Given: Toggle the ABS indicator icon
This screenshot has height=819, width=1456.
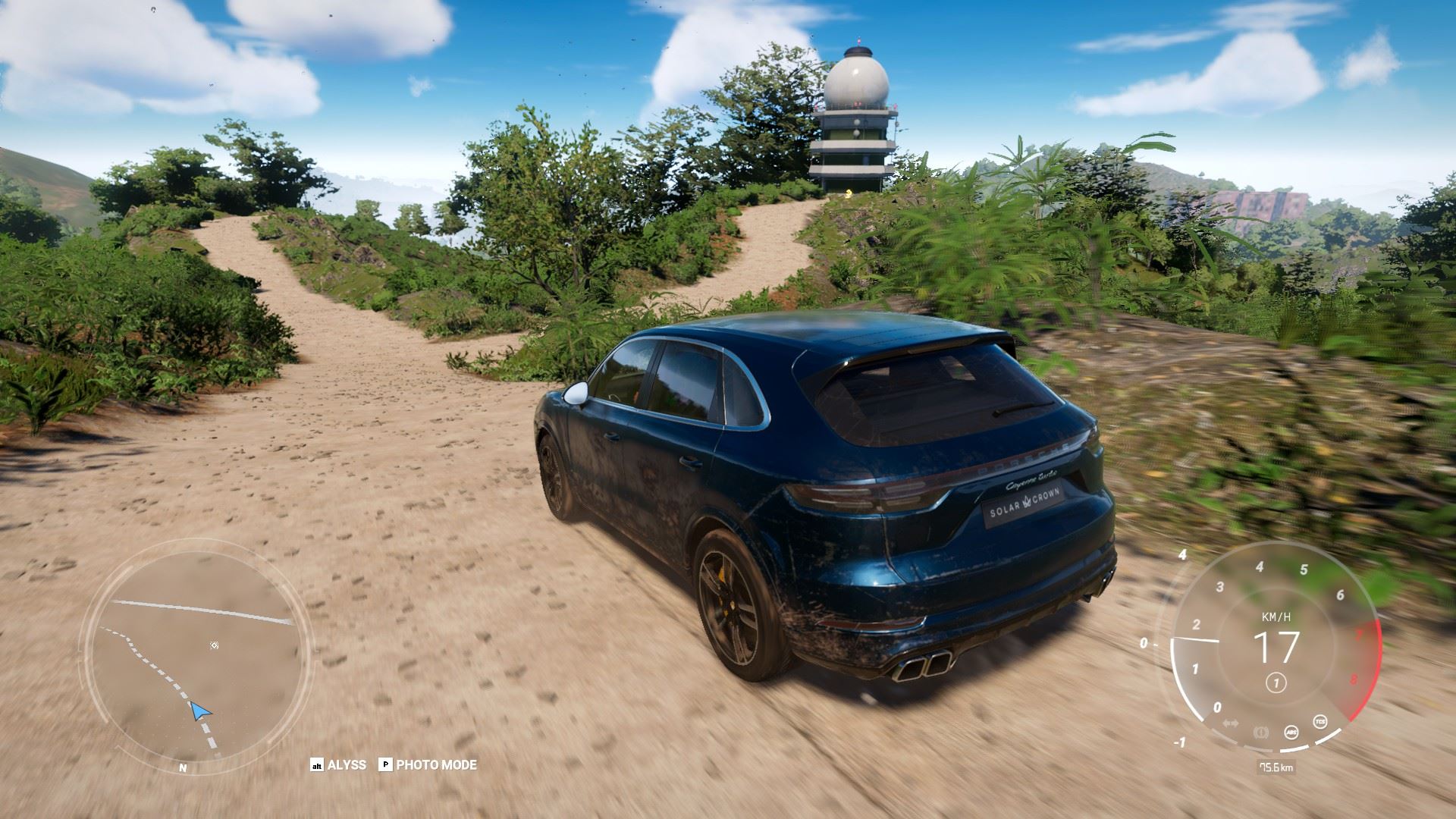Looking at the screenshot, I should coord(1291,732).
